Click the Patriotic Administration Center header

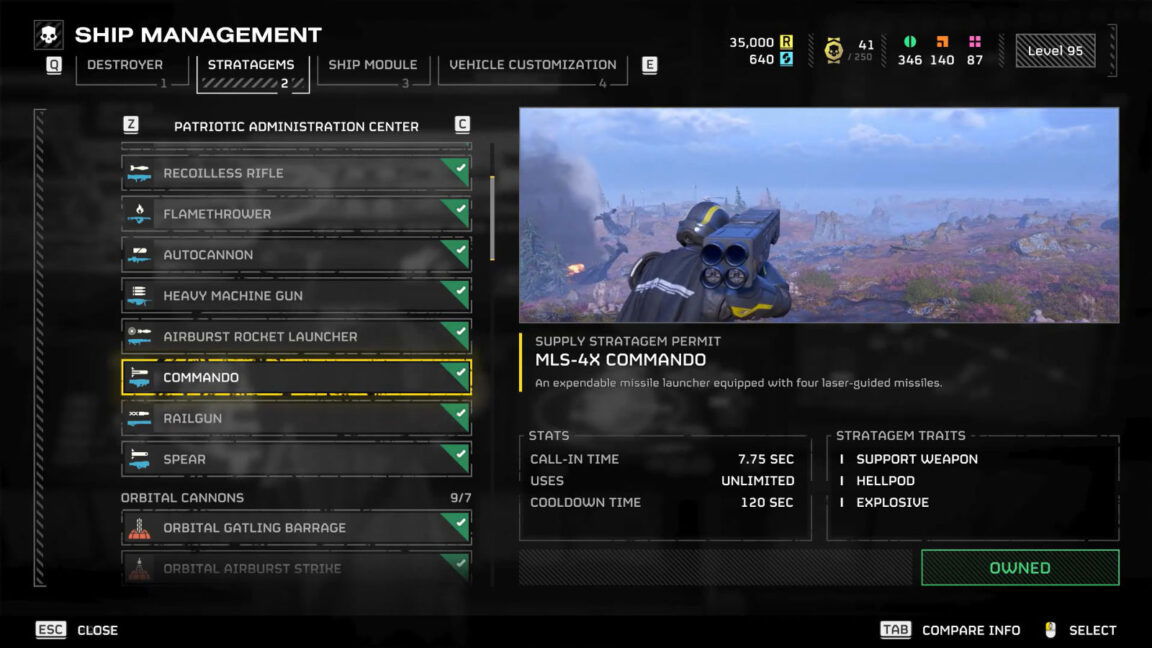[x=296, y=127]
